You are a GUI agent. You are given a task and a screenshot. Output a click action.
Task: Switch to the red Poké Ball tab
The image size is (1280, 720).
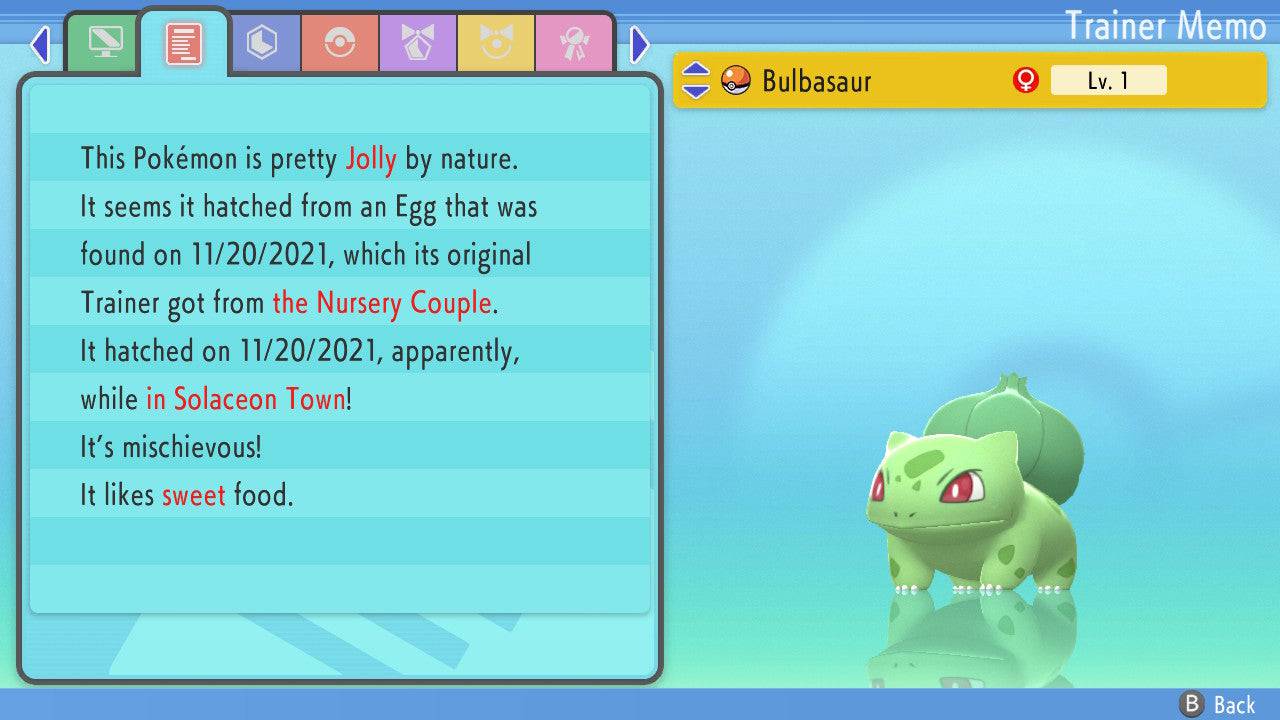340,43
